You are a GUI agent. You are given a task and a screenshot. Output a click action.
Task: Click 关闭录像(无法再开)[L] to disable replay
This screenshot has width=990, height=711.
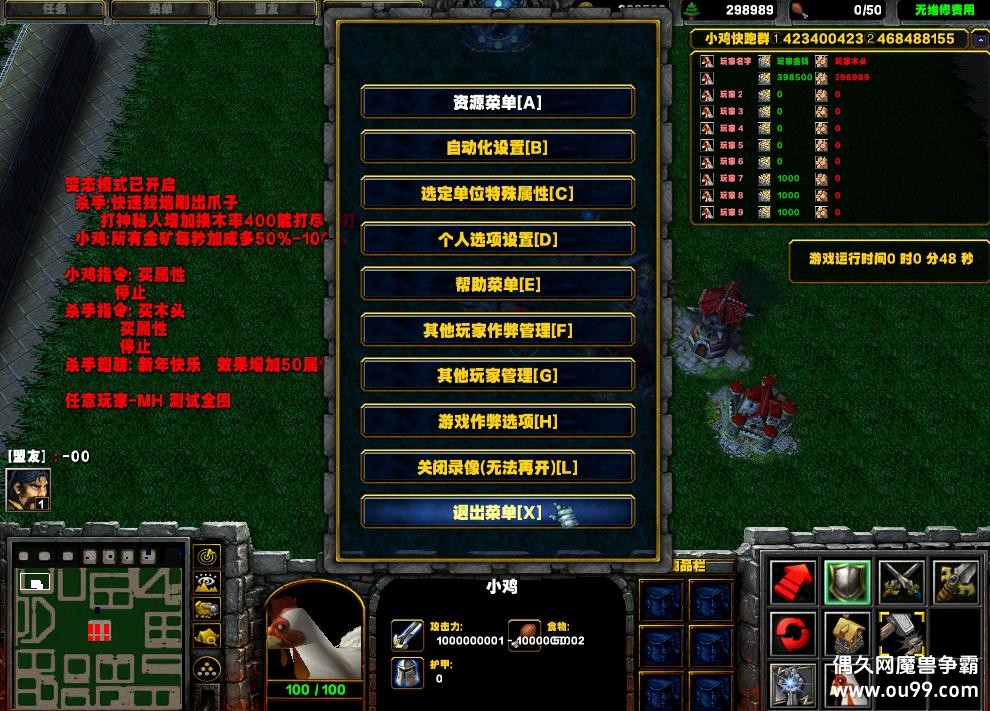point(497,467)
